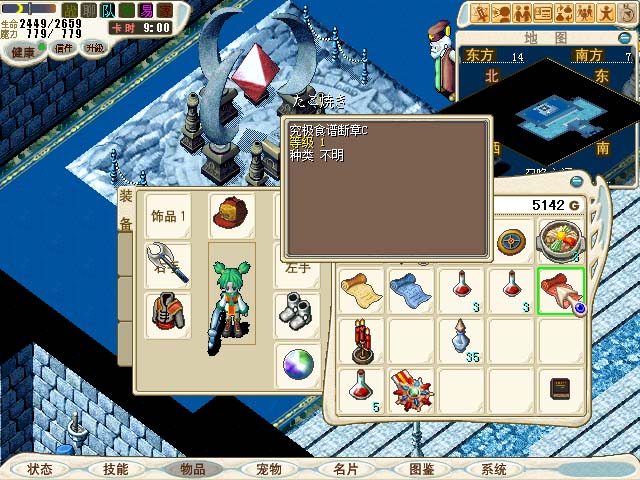Image resolution: width=640 pixels, height=480 pixels.
Task: Select the hot pot food item
Action: [x=559, y=241]
